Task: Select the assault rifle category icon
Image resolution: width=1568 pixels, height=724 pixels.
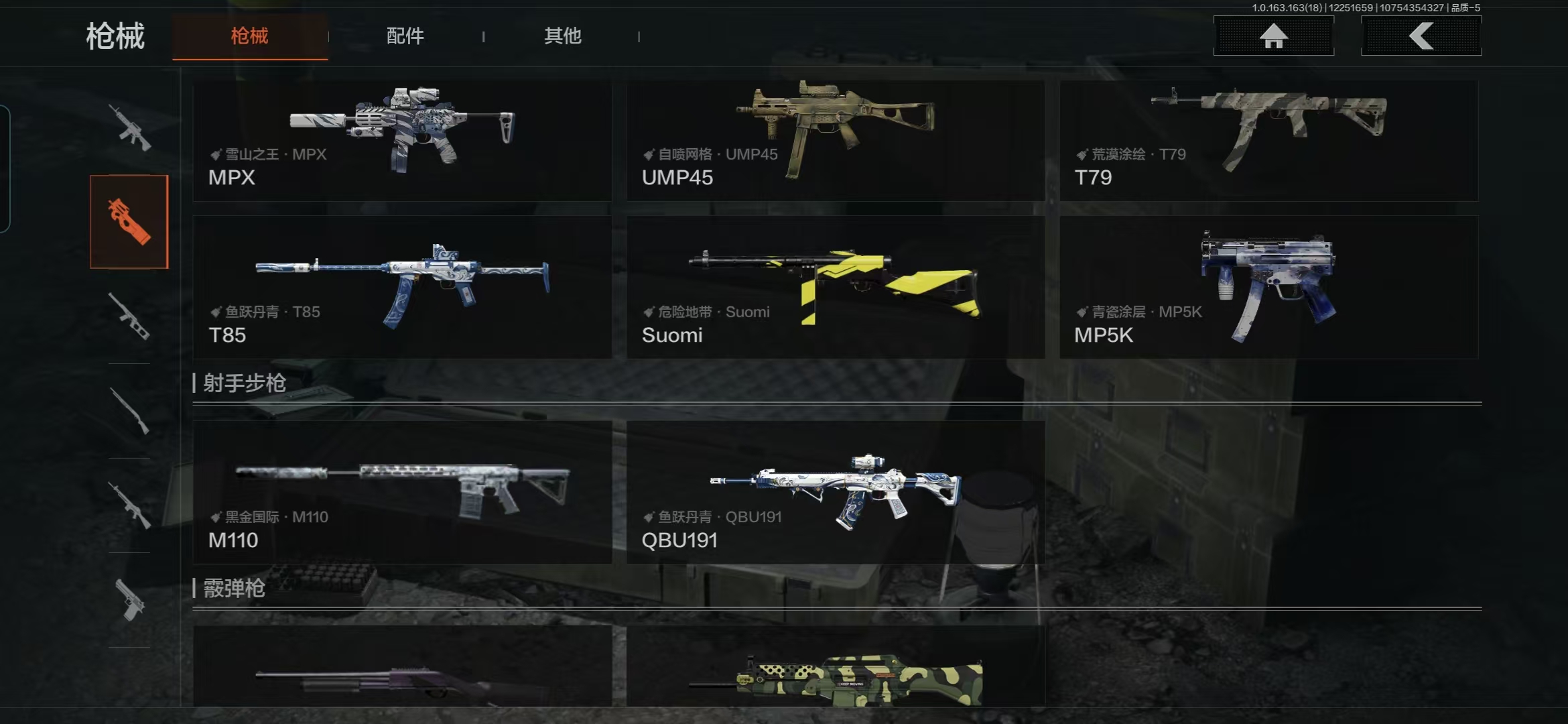Action: pos(129,127)
